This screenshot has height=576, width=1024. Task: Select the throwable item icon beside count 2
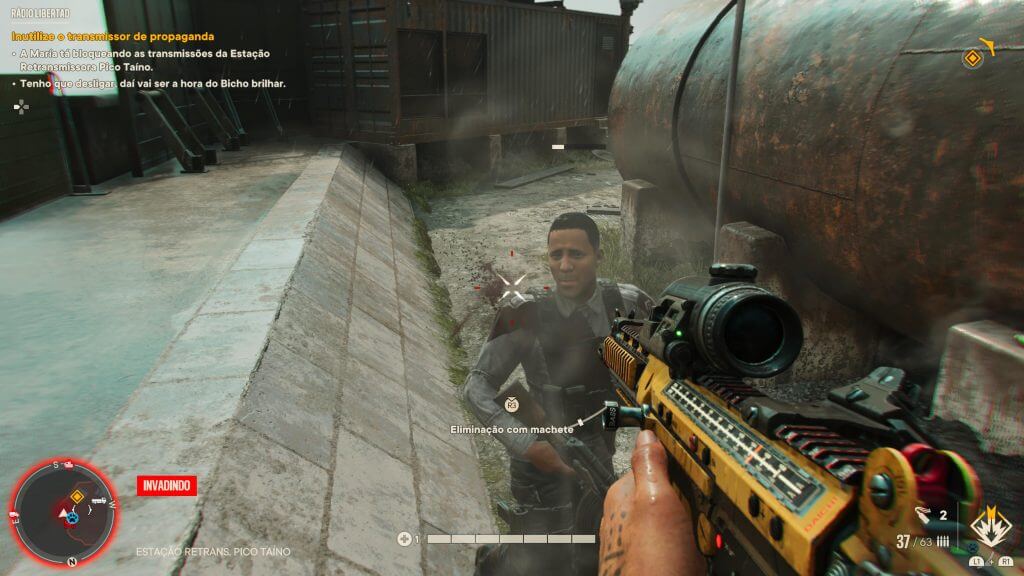pyautogui.click(x=921, y=517)
